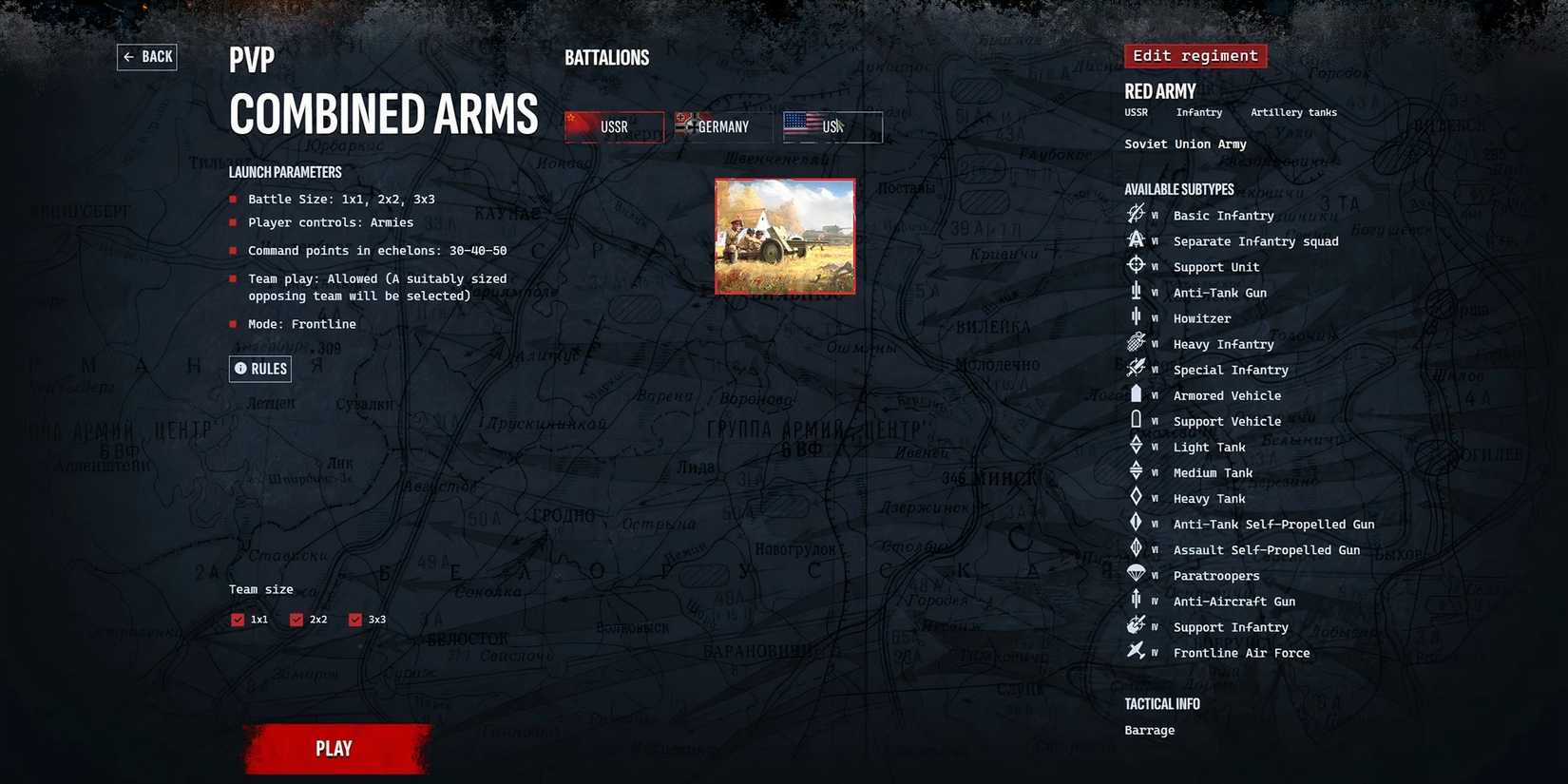The height and width of the screenshot is (784, 1568).
Task: Switch to the GERMANY battalion tab
Action: [723, 126]
